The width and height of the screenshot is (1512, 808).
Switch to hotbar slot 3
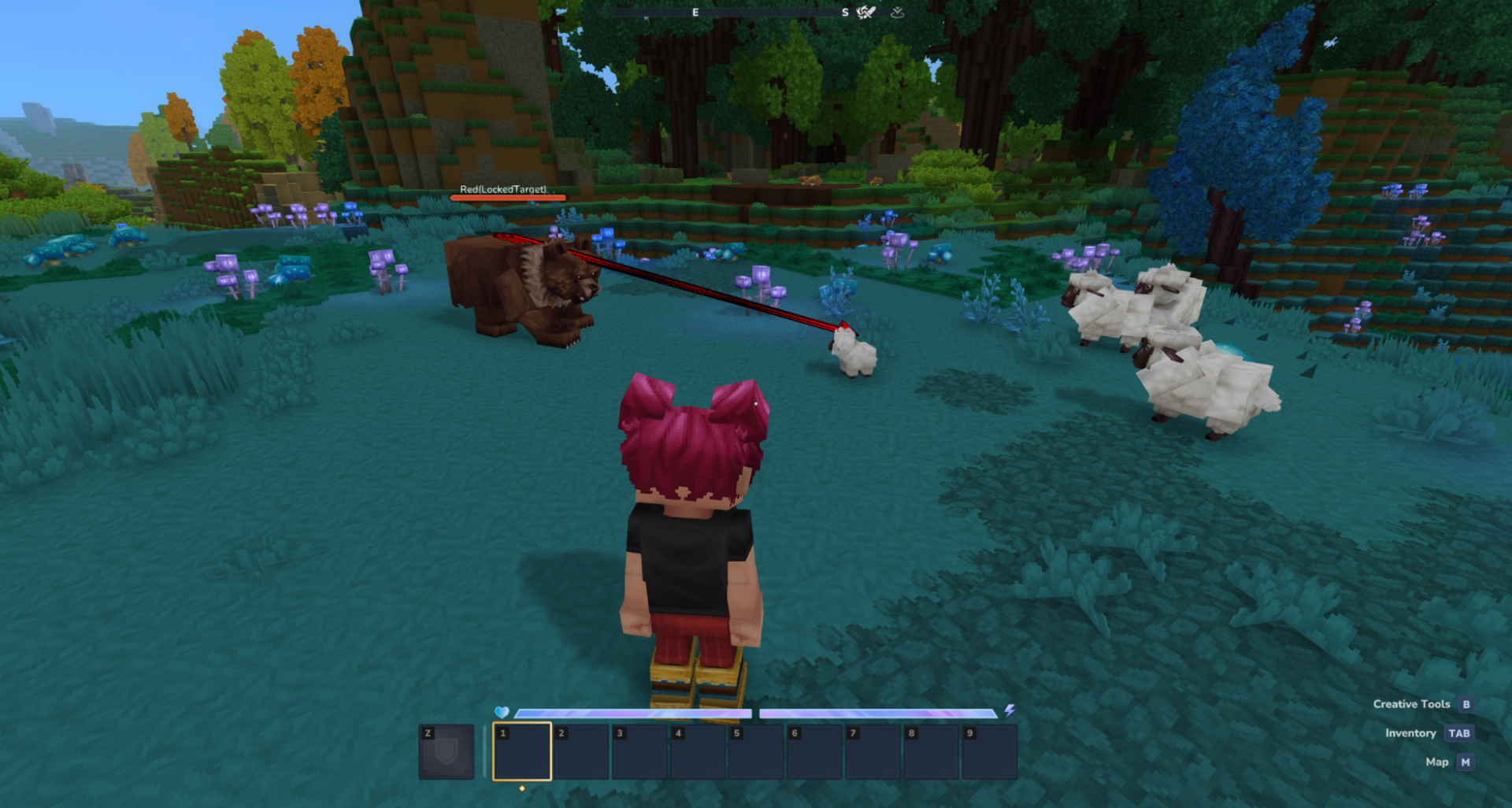click(639, 751)
